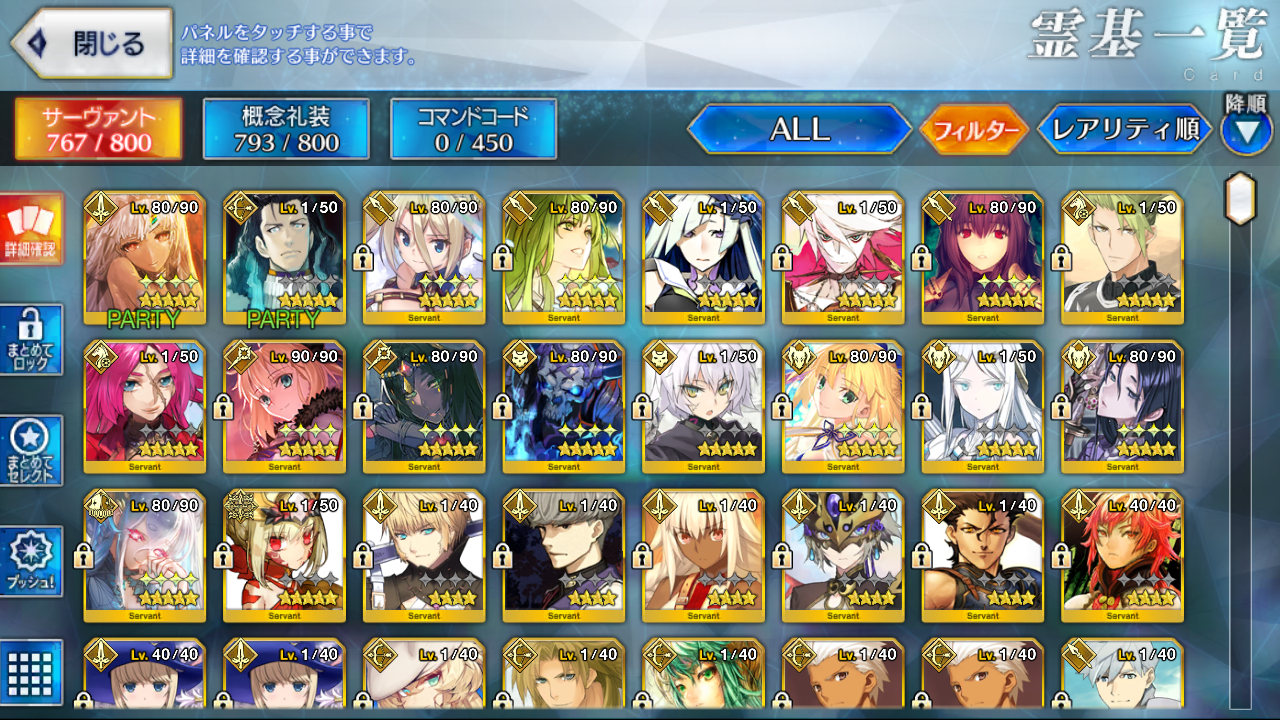Open まとめてセレクト bulk select

(33, 451)
